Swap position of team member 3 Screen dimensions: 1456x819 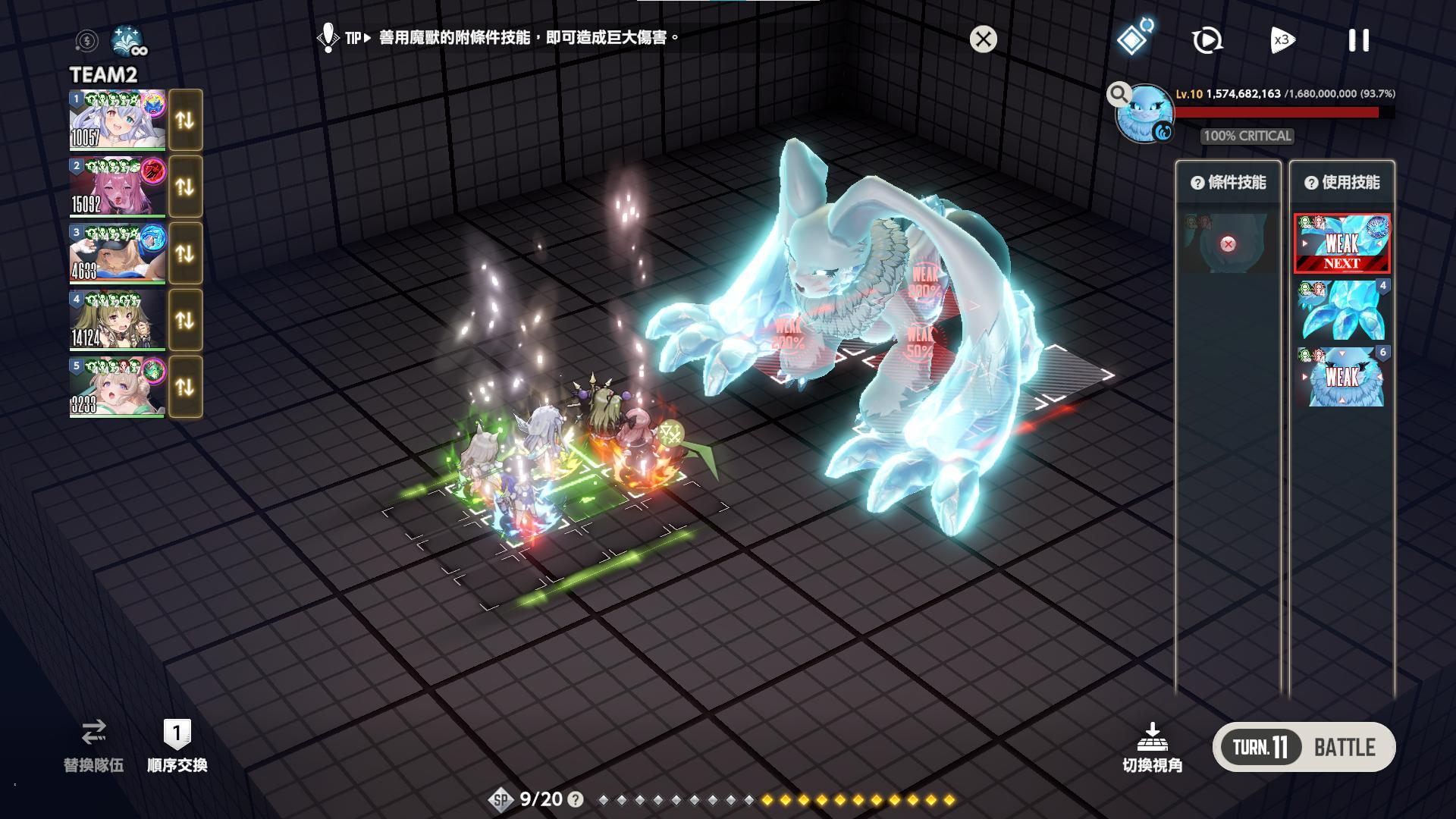point(185,253)
